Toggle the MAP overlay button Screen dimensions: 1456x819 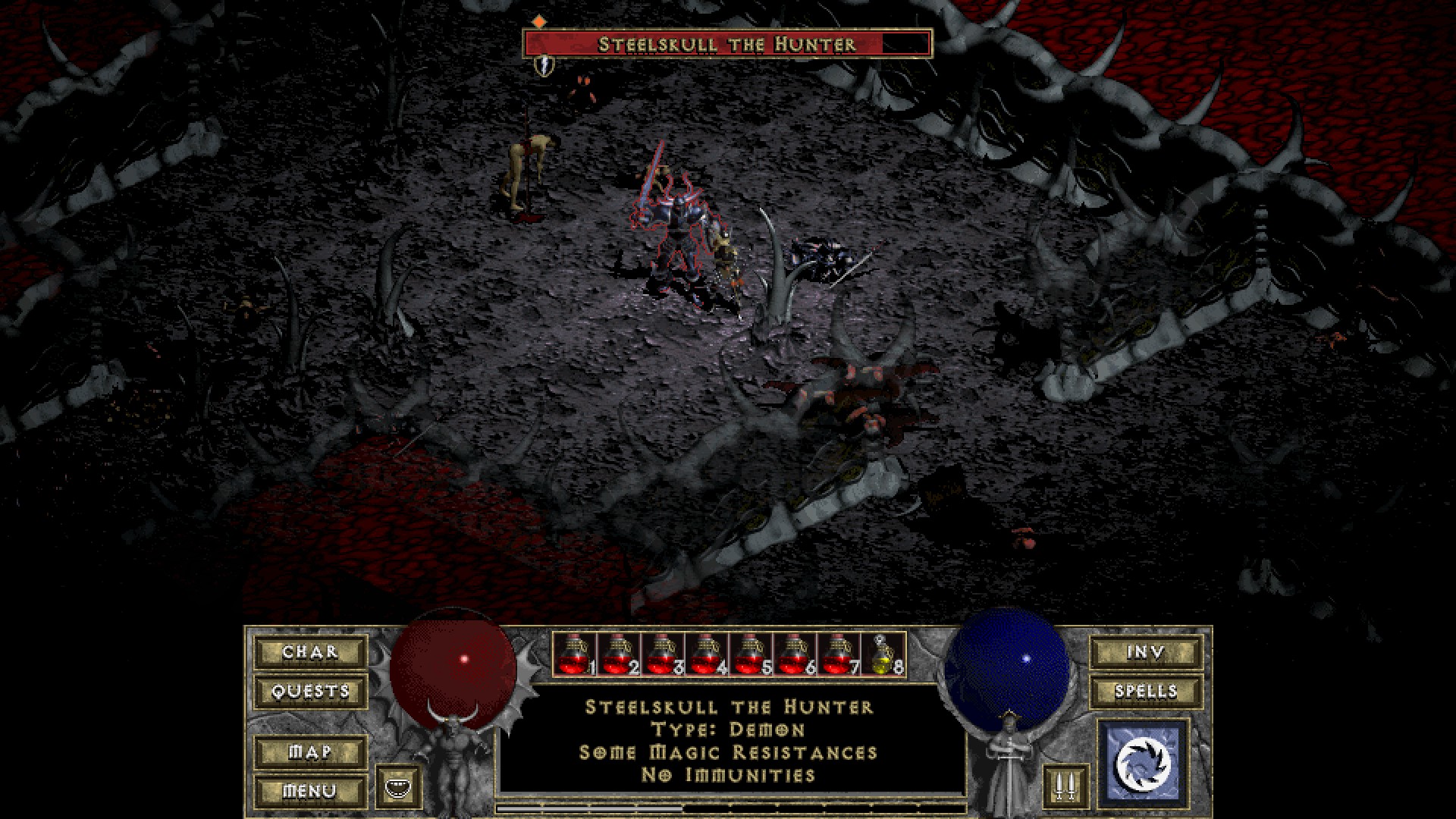coord(310,752)
